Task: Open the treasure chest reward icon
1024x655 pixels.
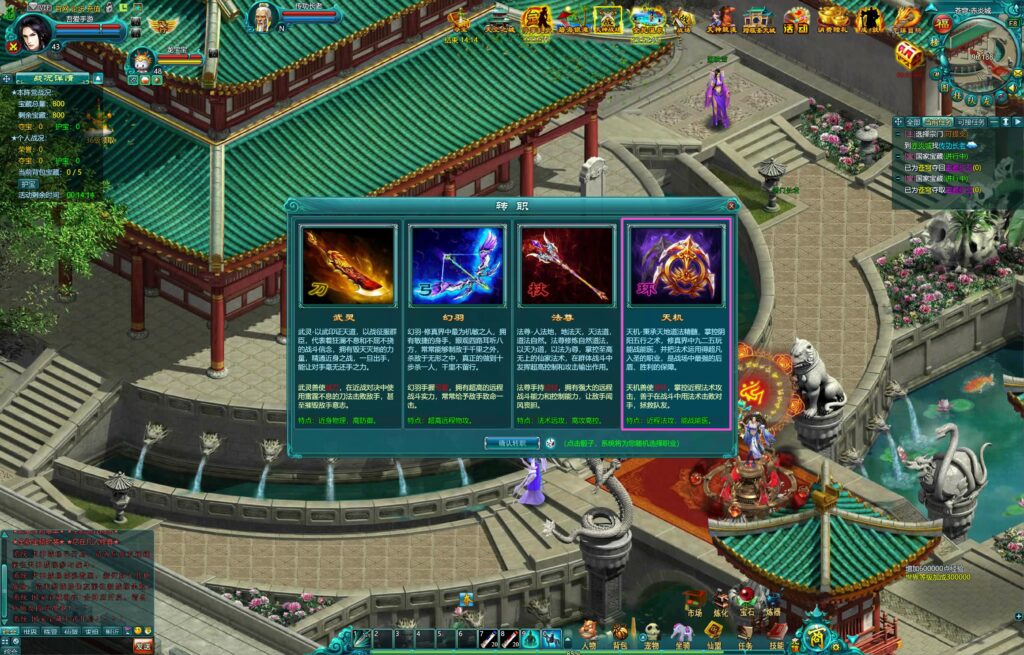Action: coord(908,56)
